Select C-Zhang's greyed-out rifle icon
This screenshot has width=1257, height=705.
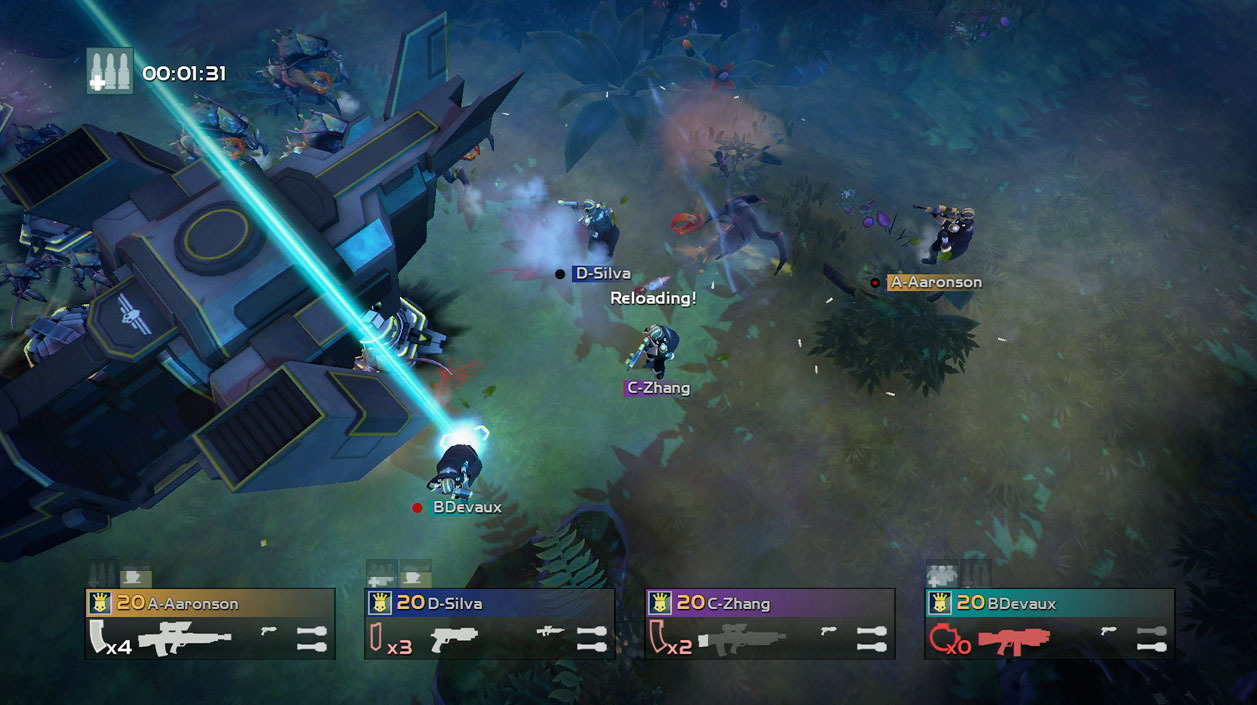pos(741,637)
